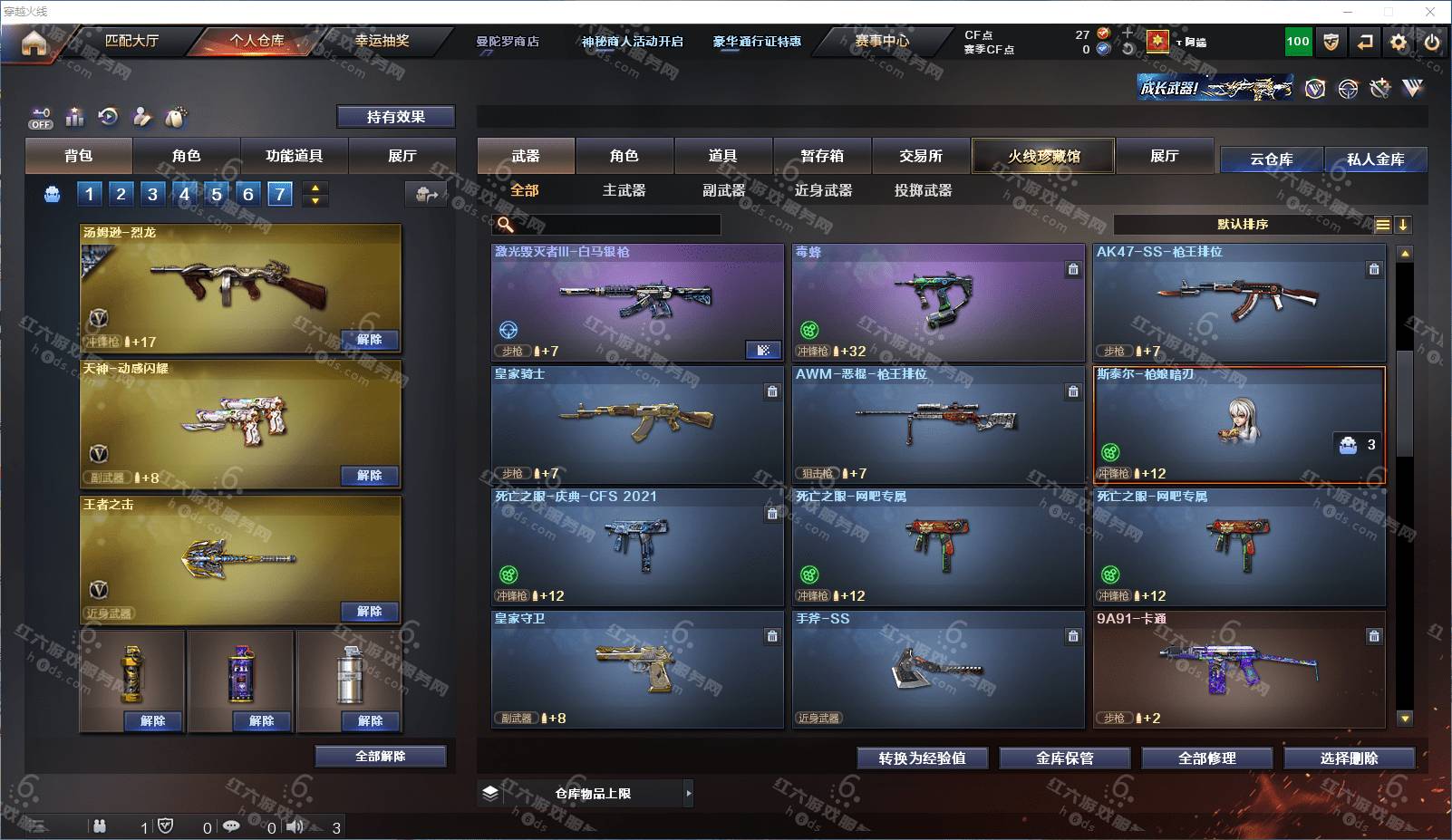Image resolution: width=1452 pixels, height=840 pixels.
Task: Select the AWM-恶棍-枪王排位 sniper rifle
Action: (x=938, y=424)
